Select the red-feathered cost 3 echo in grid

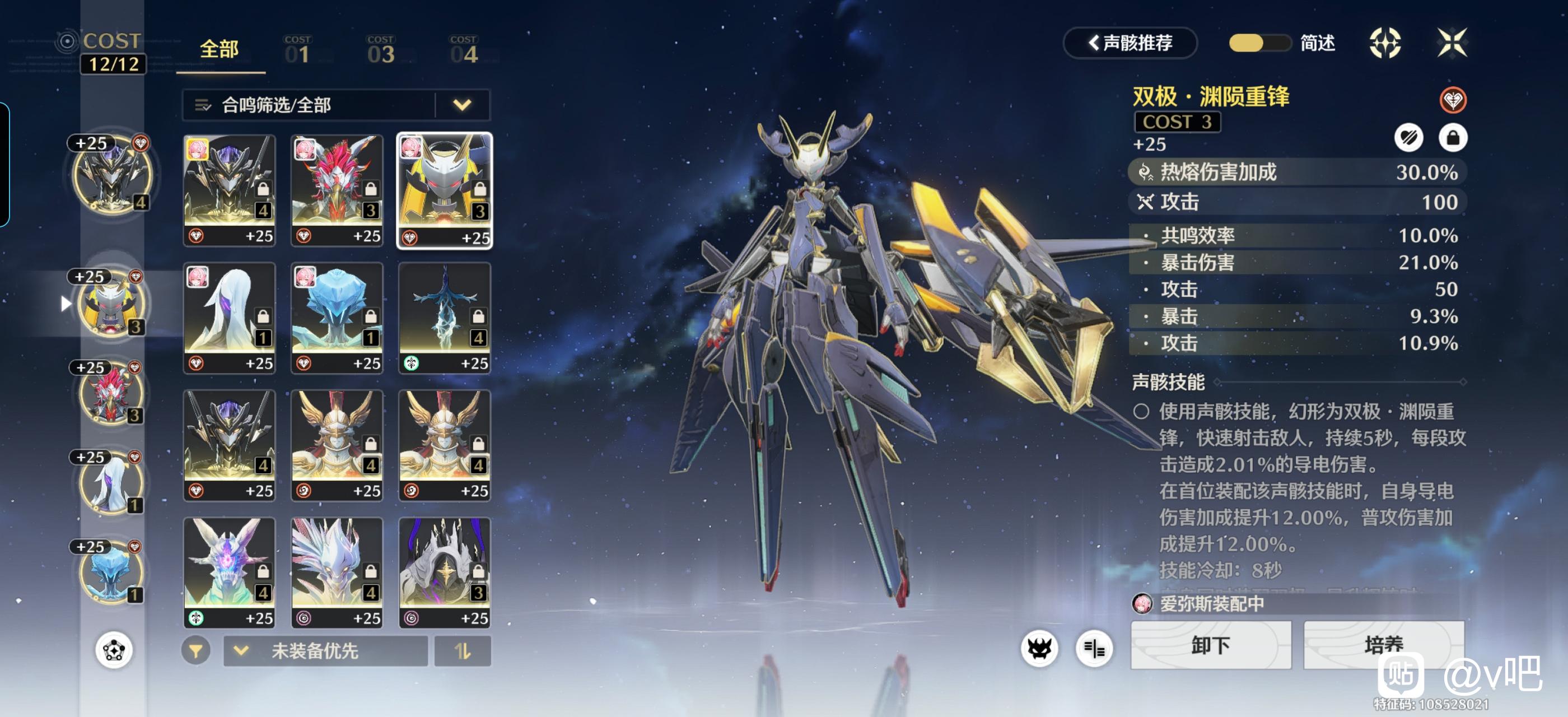coord(337,190)
